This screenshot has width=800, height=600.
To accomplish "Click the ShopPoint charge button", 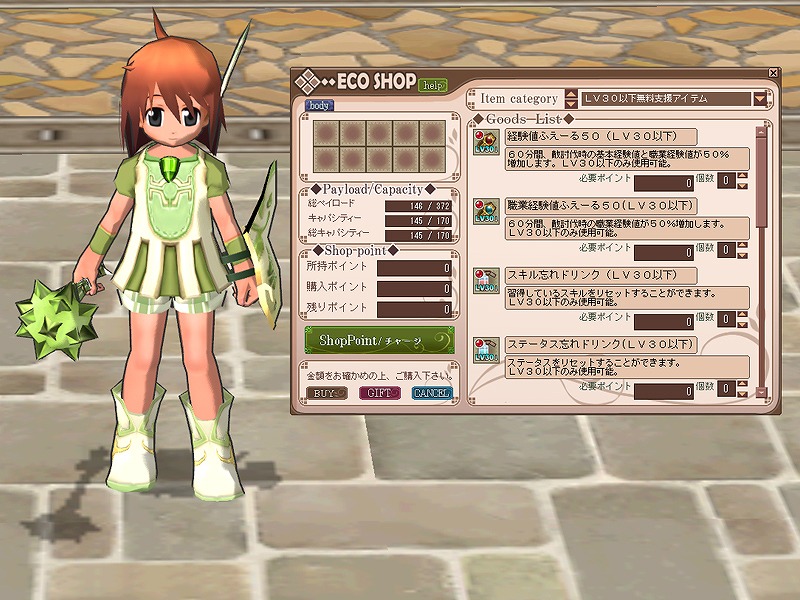I will point(380,340).
